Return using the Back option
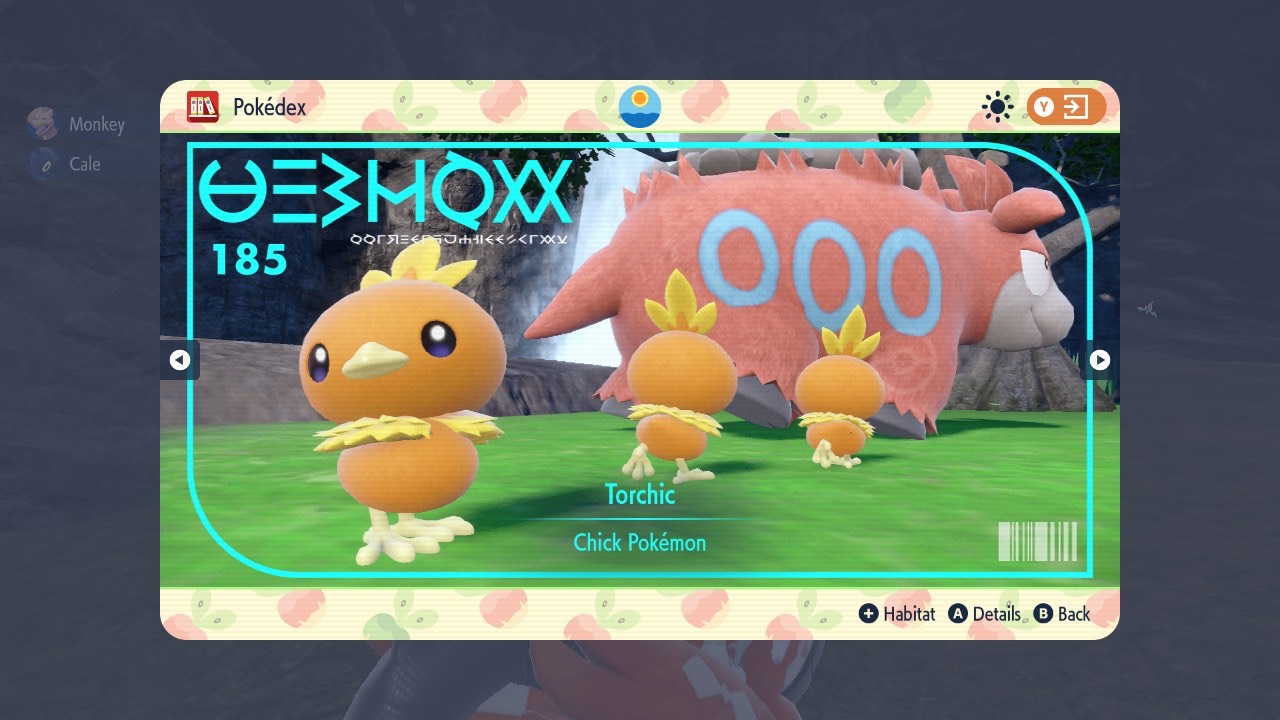This screenshot has width=1280, height=720. click(1076, 614)
